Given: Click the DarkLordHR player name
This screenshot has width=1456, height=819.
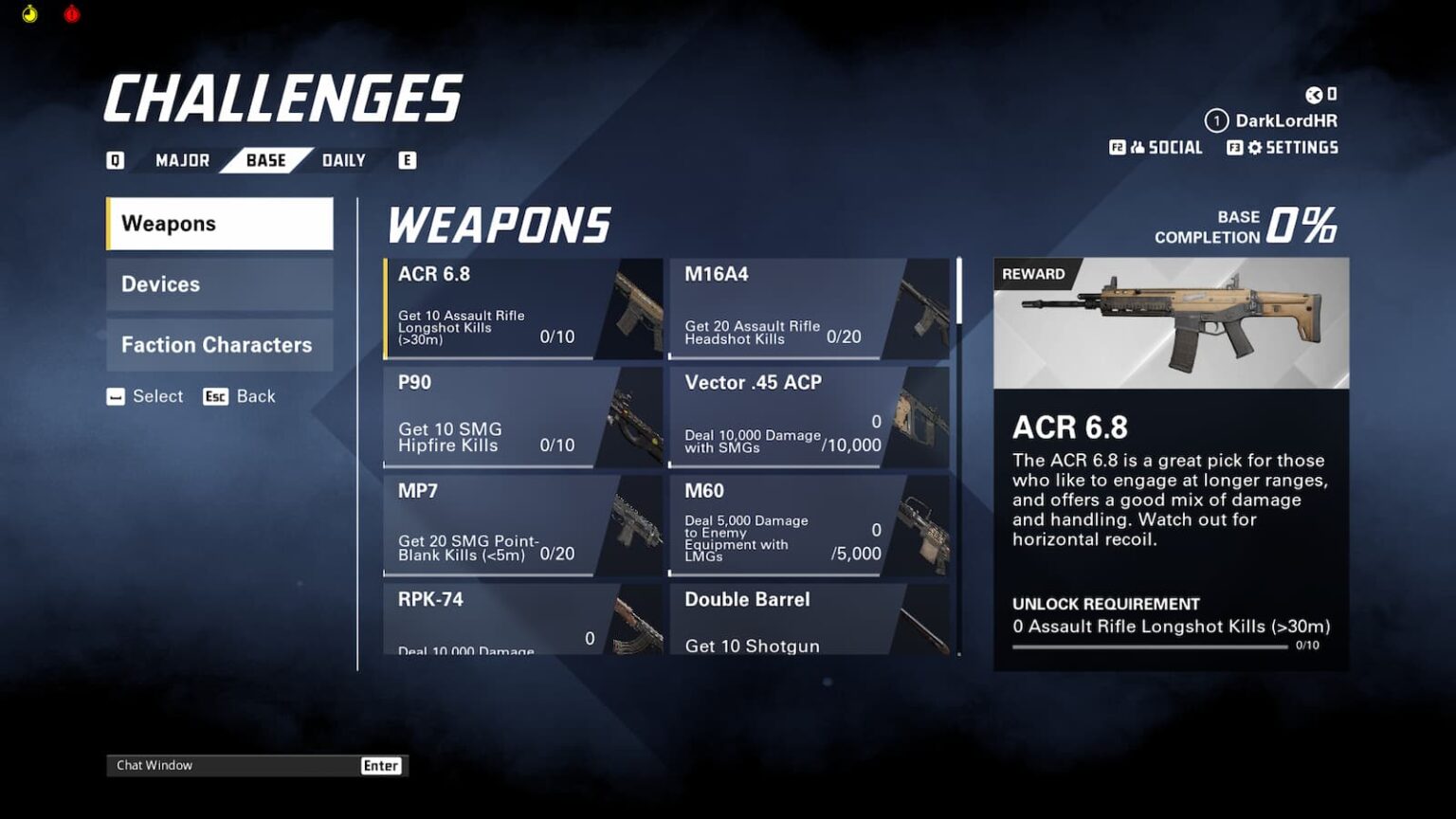Looking at the screenshot, I should (1285, 120).
